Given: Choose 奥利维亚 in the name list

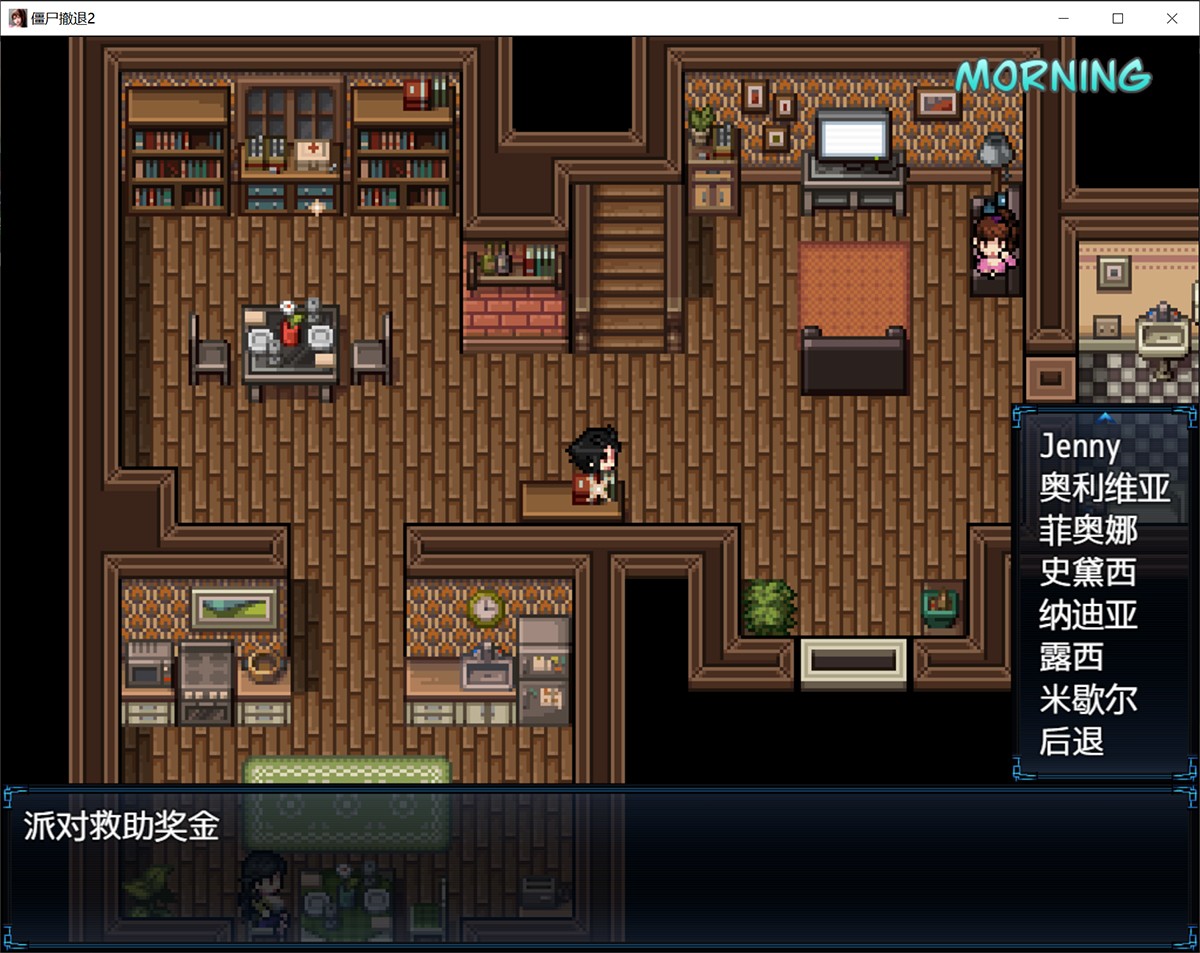Looking at the screenshot, I should click(x=1104, y=488).
